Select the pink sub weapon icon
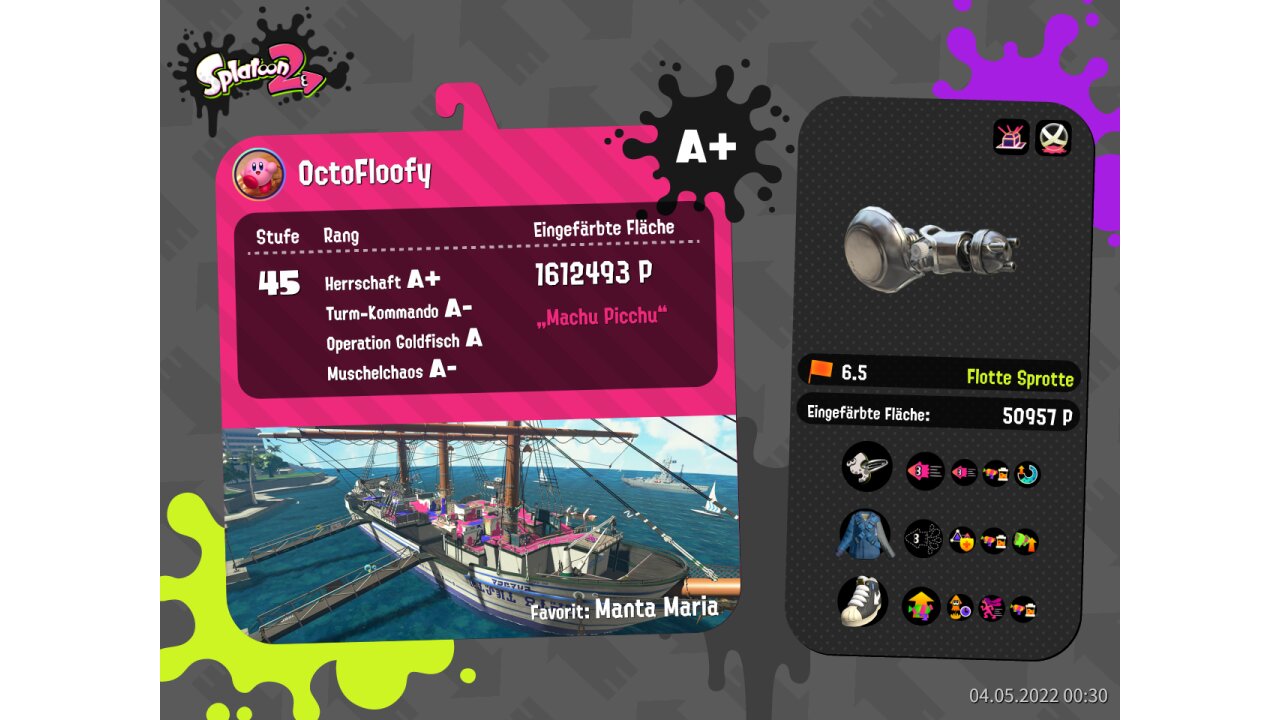The image size is (1280, 720). 1011,137
